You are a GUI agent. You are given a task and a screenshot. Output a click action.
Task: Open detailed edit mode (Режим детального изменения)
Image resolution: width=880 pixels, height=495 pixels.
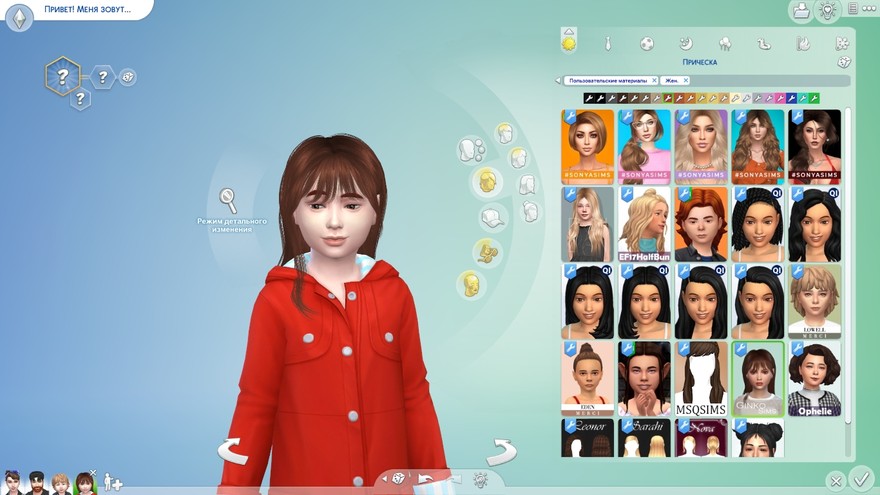click(x=229, y=200)
